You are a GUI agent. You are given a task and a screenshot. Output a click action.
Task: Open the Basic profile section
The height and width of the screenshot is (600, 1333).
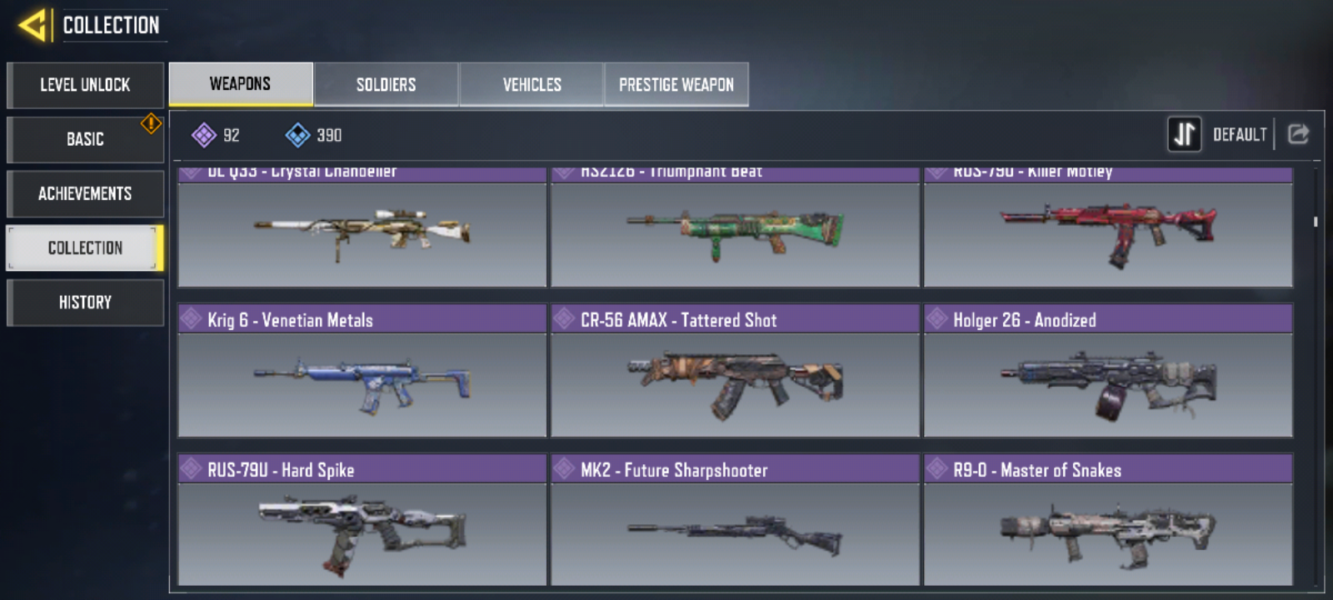click(85, 139)
